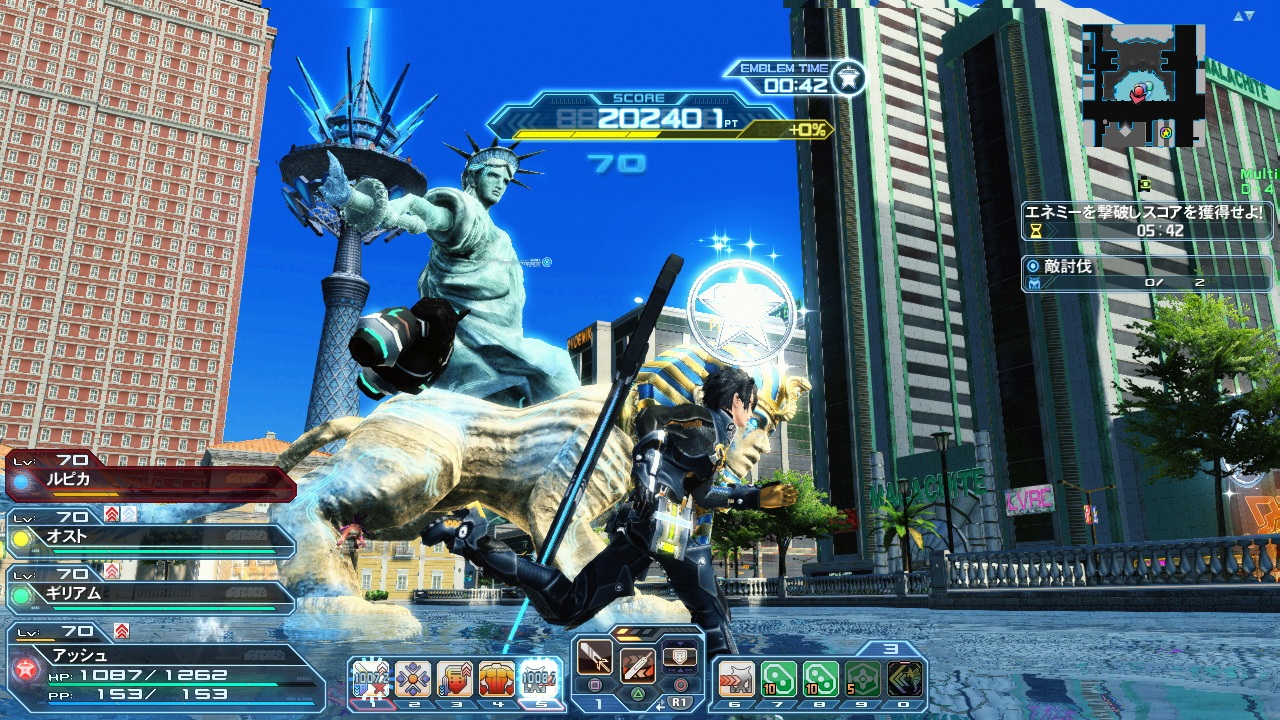Activate the feather photon art icon
The width and height of the screenshot is (1280, 720).
[x=637, y=664]
